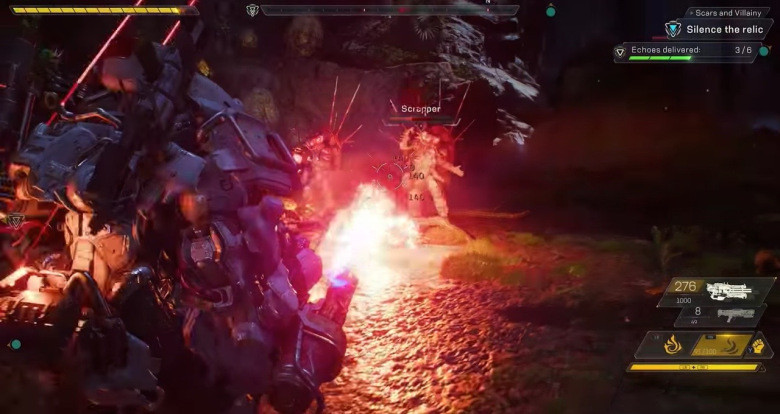Click the Echoes delivered objective row
This screenshot has width=780, height=414.
click(x=690, y=50)
